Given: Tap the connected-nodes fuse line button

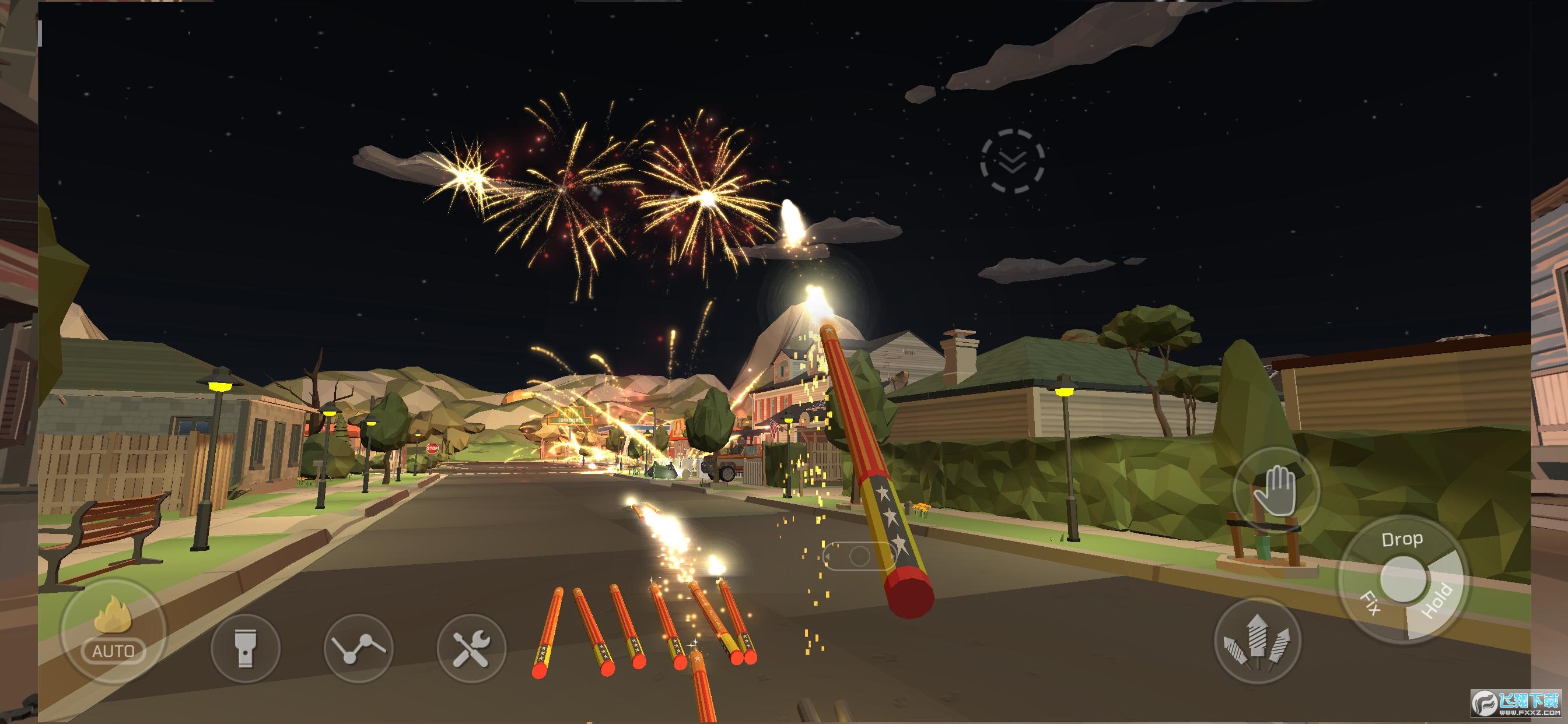Looking at the screenshot, I should click(359, 648).
